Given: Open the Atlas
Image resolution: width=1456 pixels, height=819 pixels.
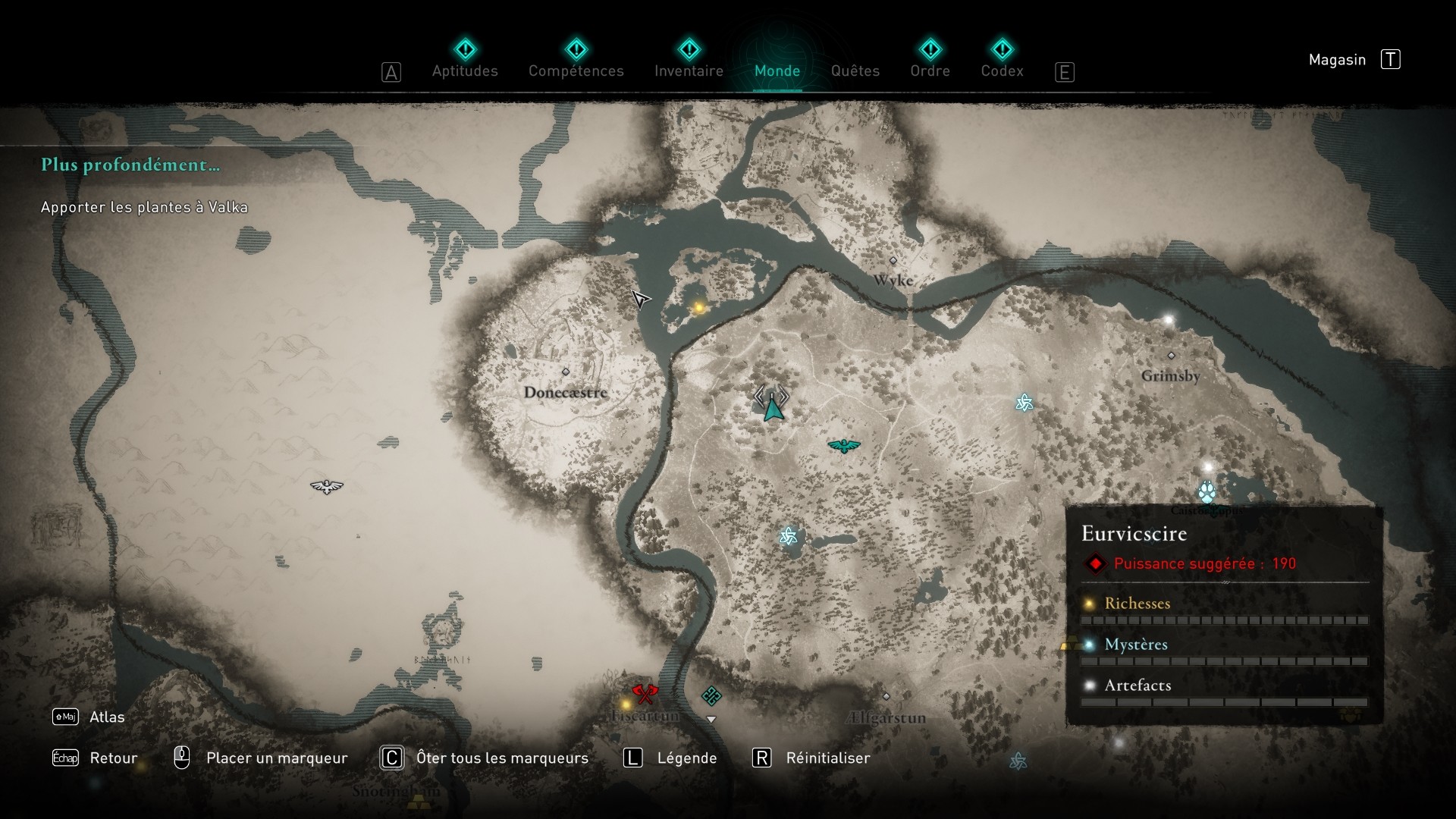Looking at the screenshot, I should pos(108,717).
